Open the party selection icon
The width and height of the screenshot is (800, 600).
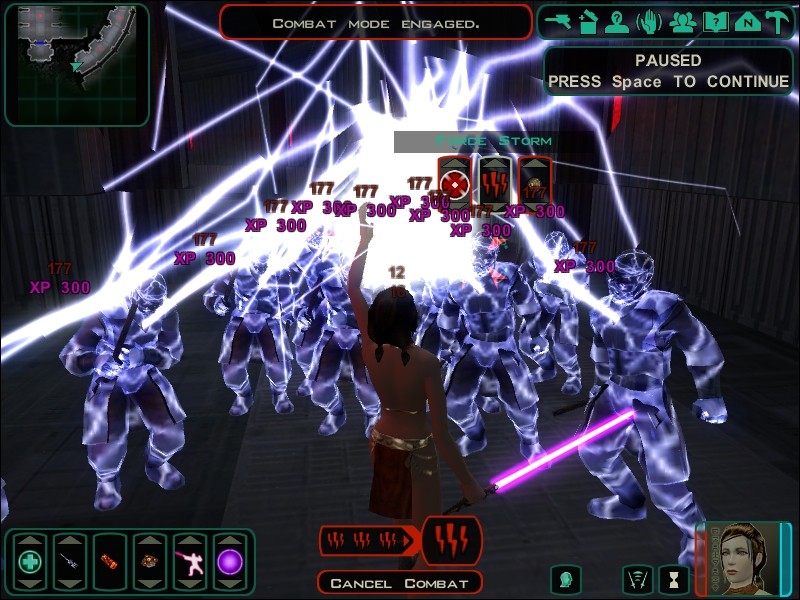(x=683, y=22)
